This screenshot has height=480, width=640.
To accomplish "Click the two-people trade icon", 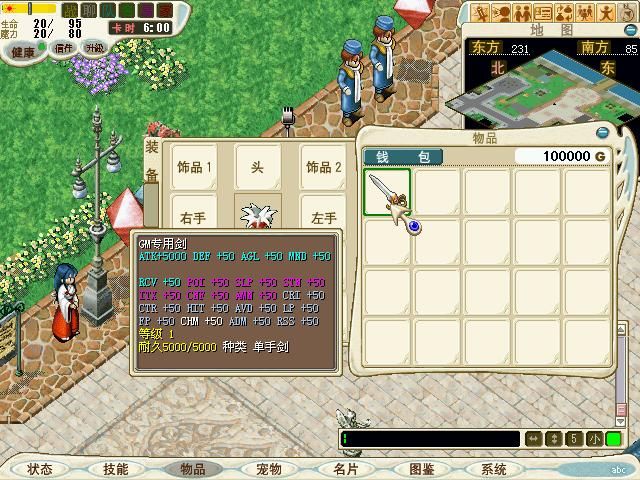I will [x=522, y=12].
